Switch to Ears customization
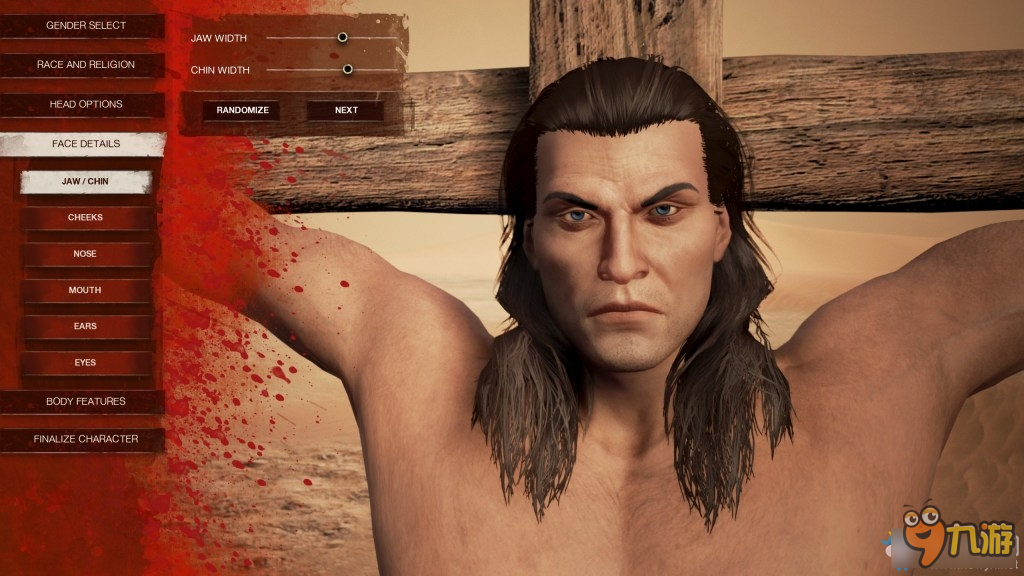 85,326
